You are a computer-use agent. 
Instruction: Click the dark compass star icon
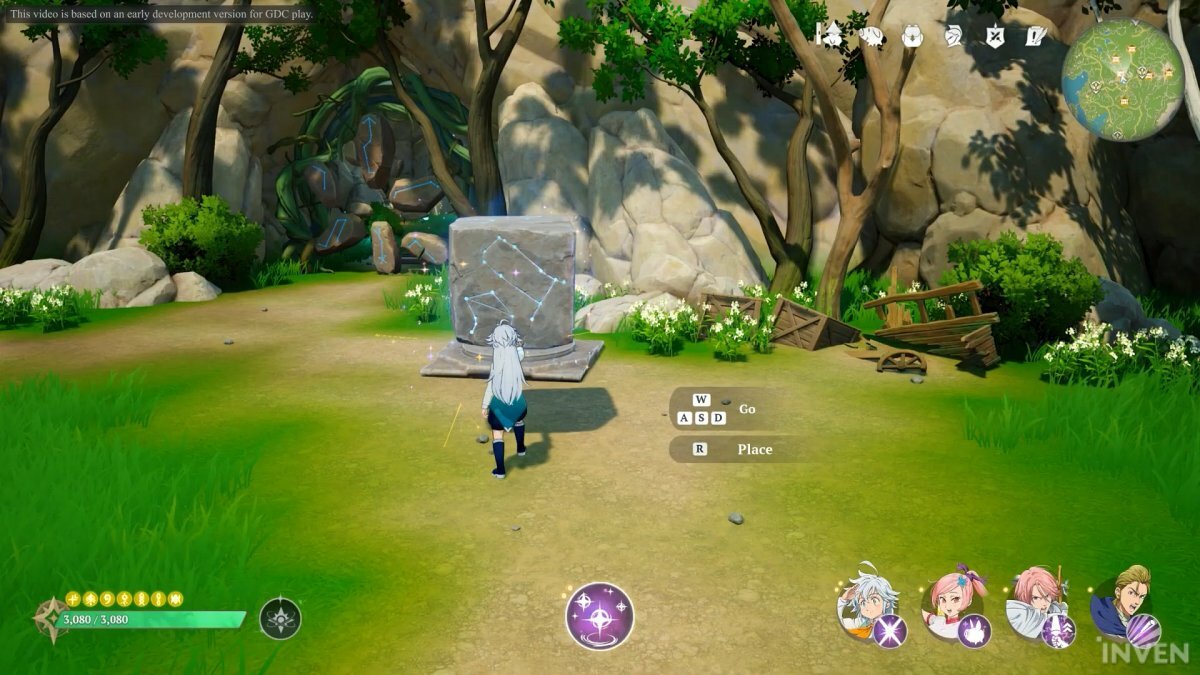pyautogui.click(x=280, y=618)
